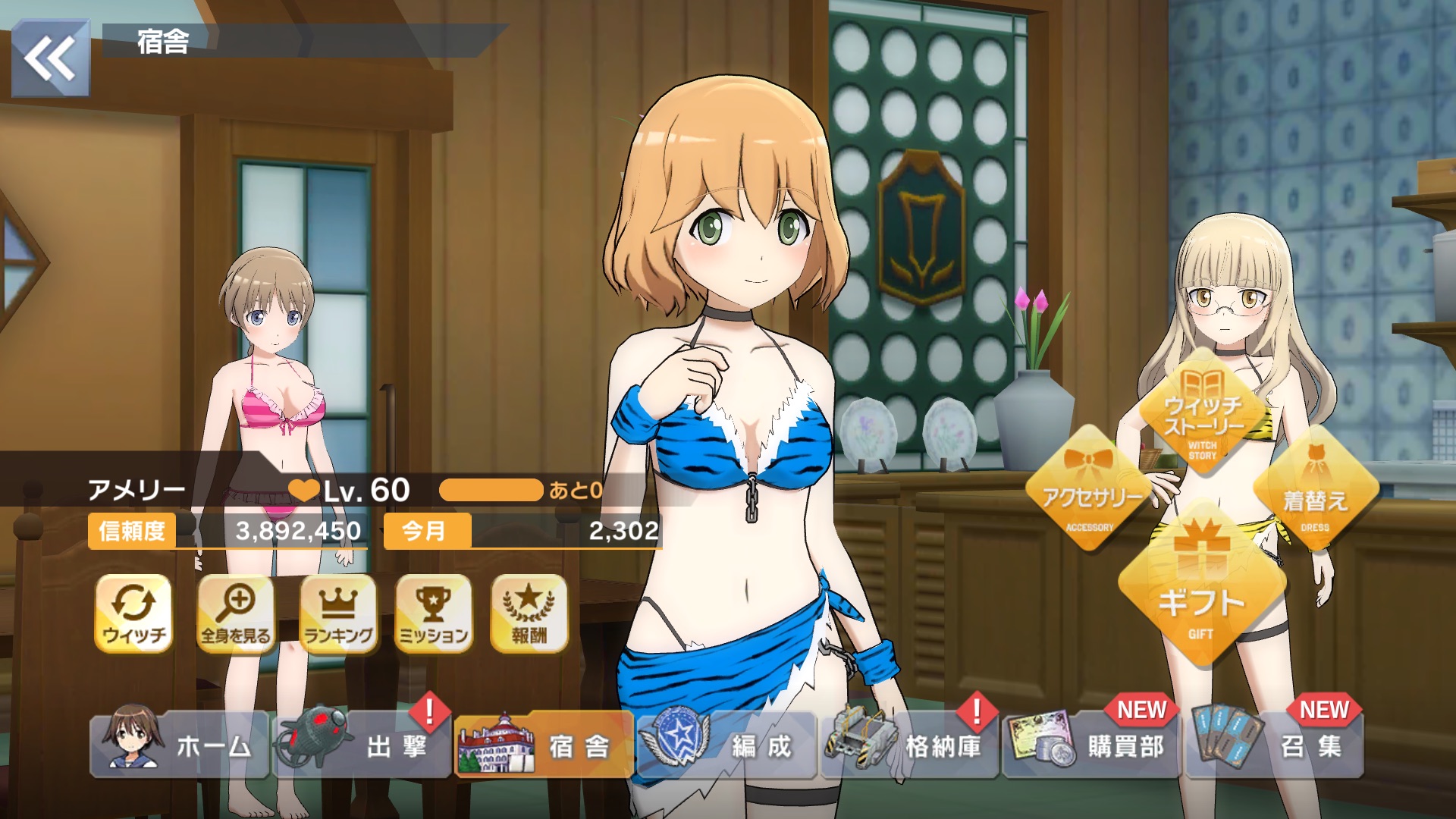Open the full-body view (全身を見る)
1456x819 pixels.
pyautogui.click(x=236, y=613)
